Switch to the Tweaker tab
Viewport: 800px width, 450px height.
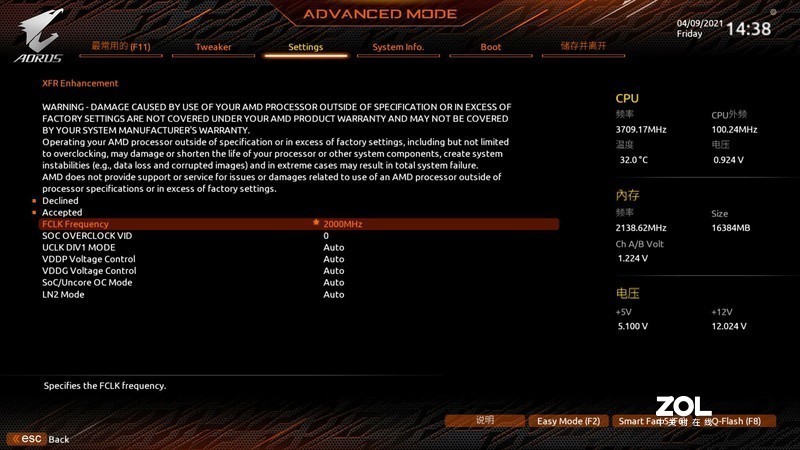[213, 47]
